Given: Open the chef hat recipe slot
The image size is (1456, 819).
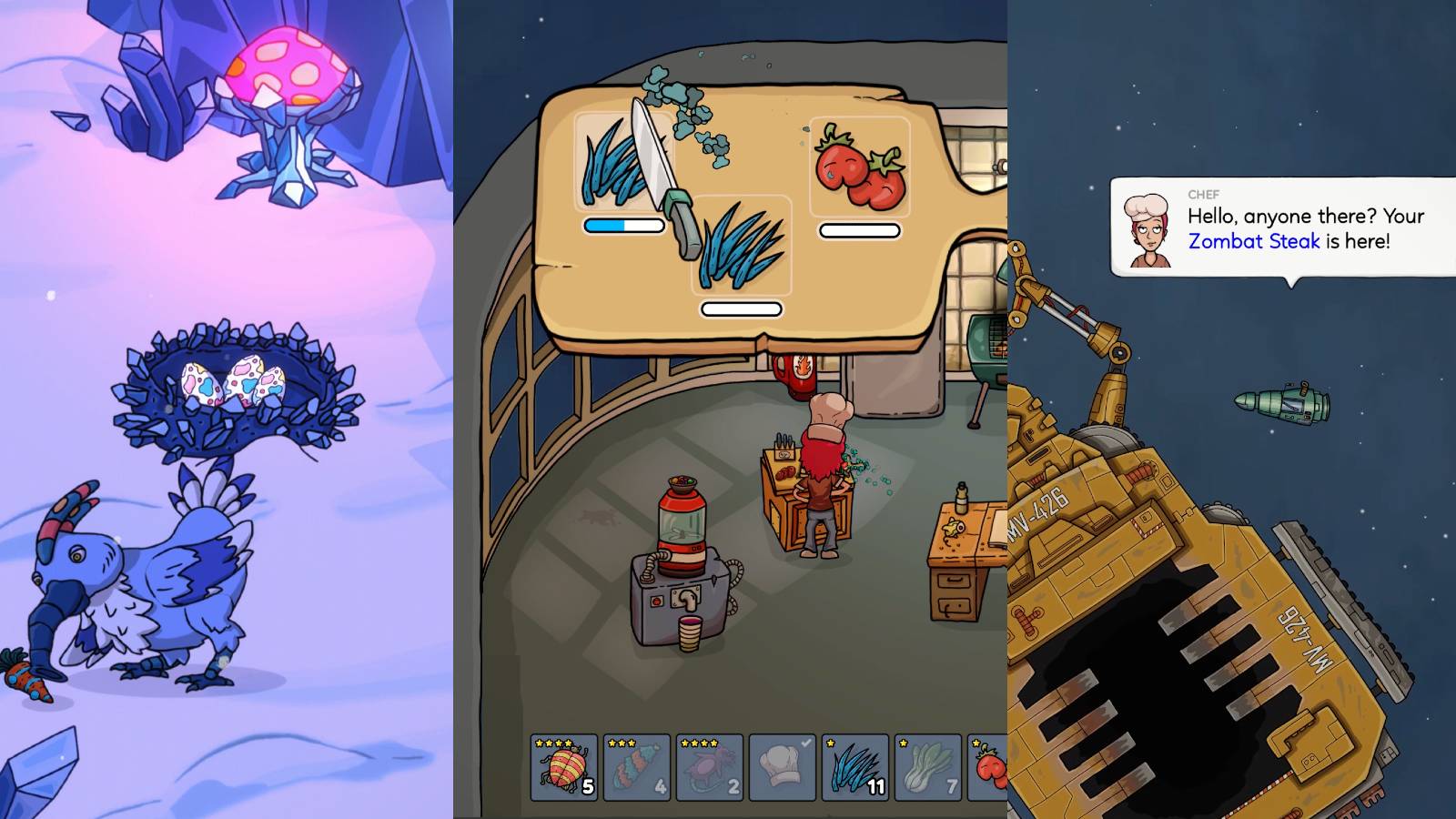Looking at the screenshot, I should point(783,767).
